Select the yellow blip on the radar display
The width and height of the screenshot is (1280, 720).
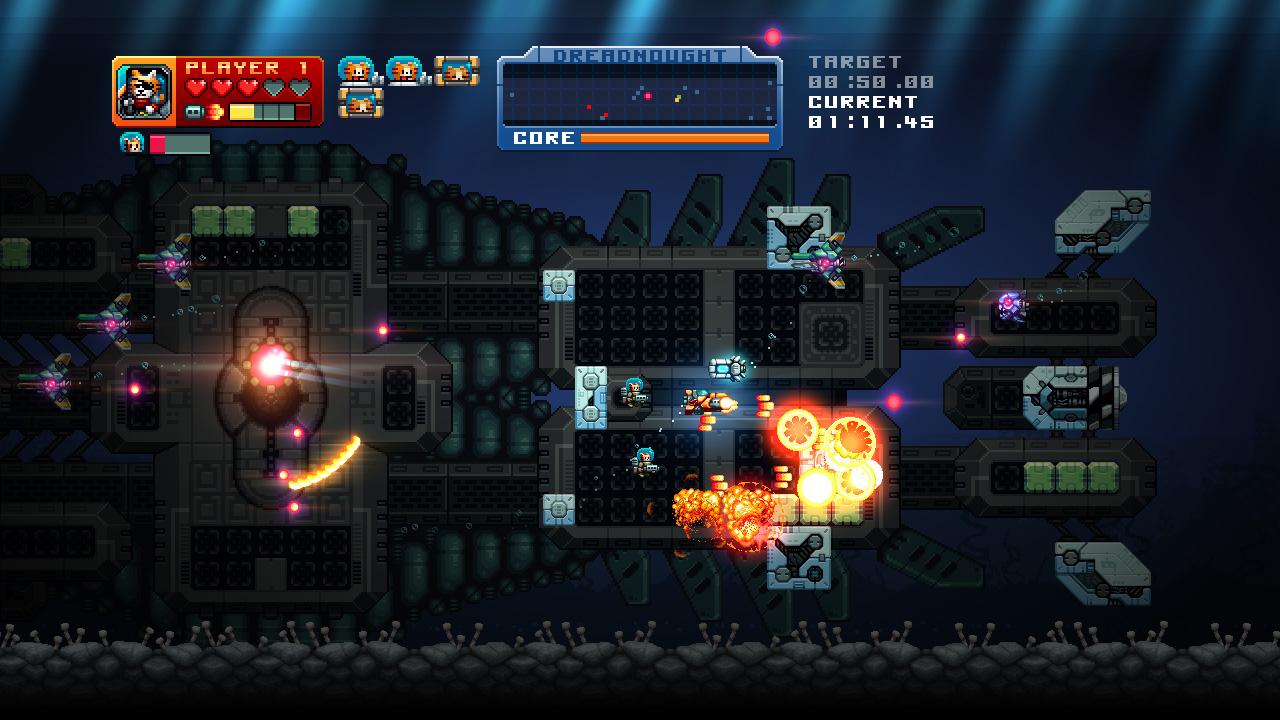pyautogui.click(x=677, y=99)
